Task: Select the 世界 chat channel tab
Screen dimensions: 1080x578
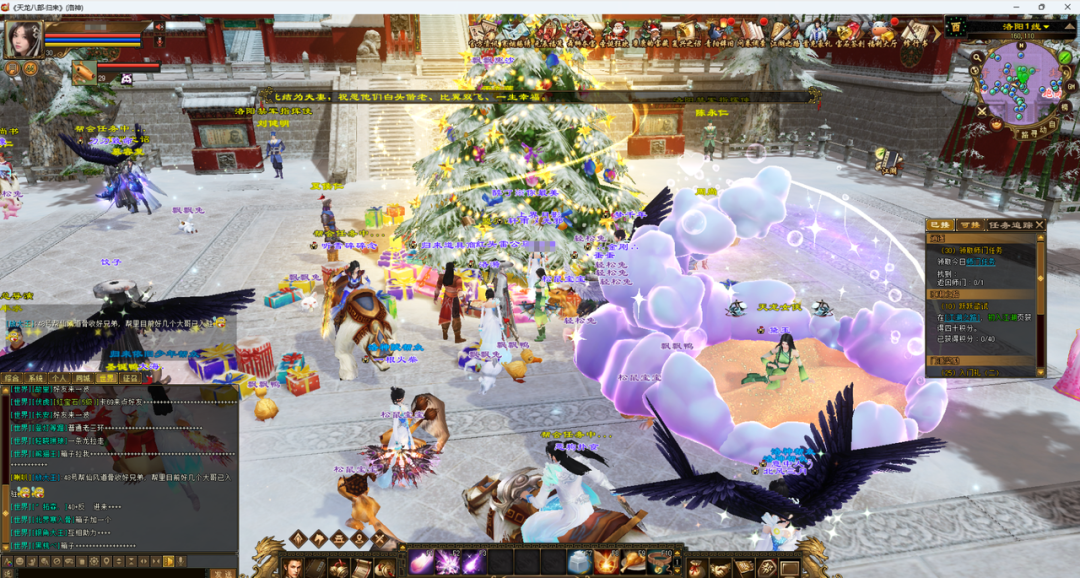Action: pyautogui.click(x=107, y=379)
